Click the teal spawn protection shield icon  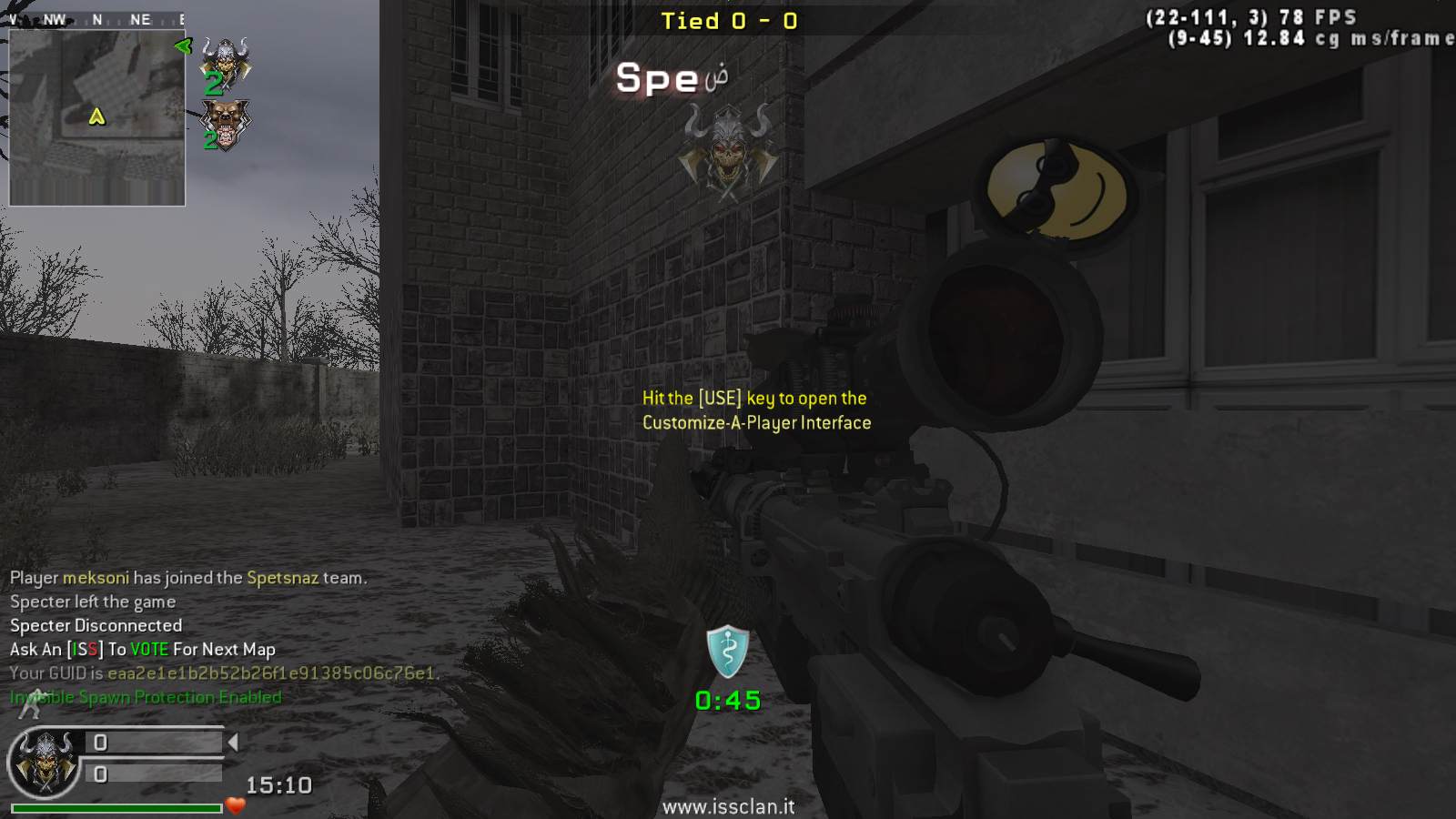[728, 652]
